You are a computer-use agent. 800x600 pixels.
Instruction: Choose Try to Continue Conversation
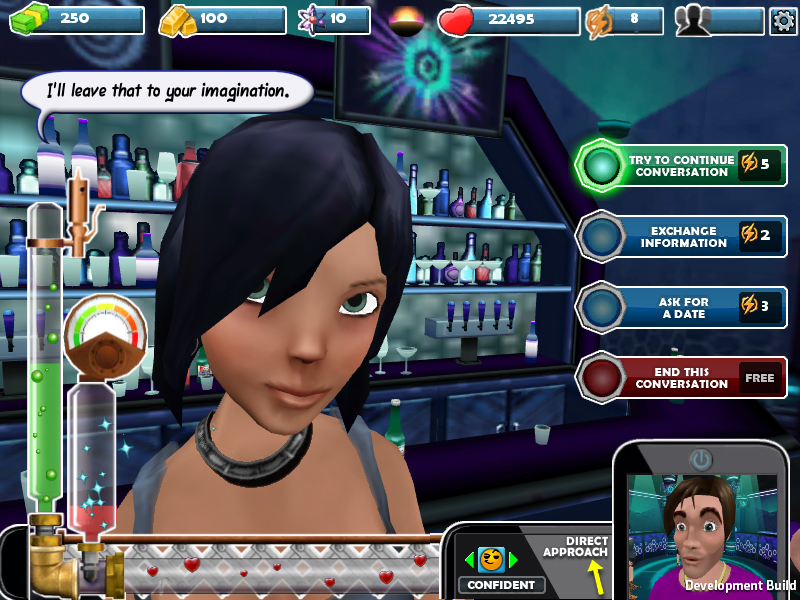tap(681, 165)
